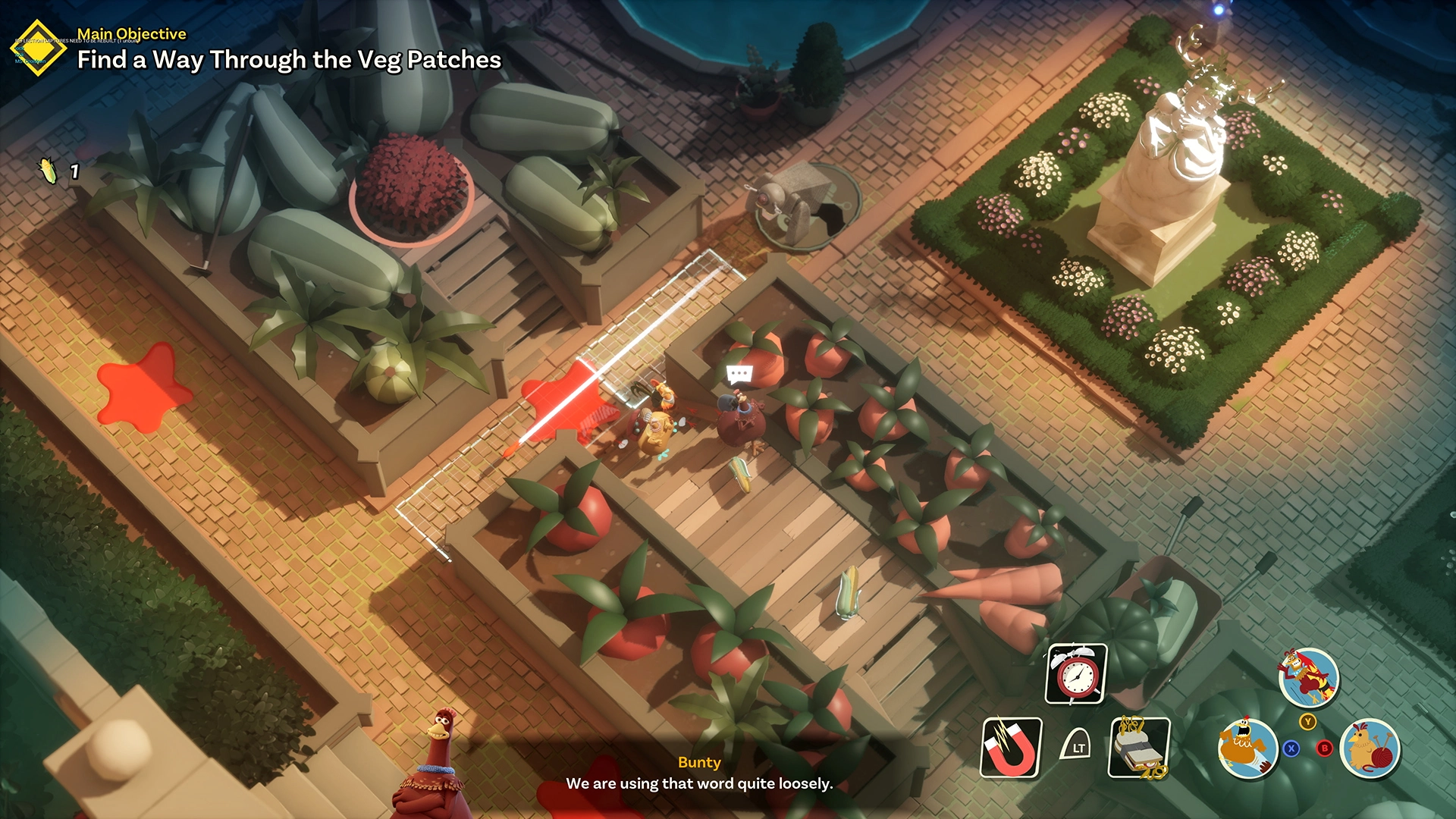Click the speech bubble above the chicken

point(739,374)
